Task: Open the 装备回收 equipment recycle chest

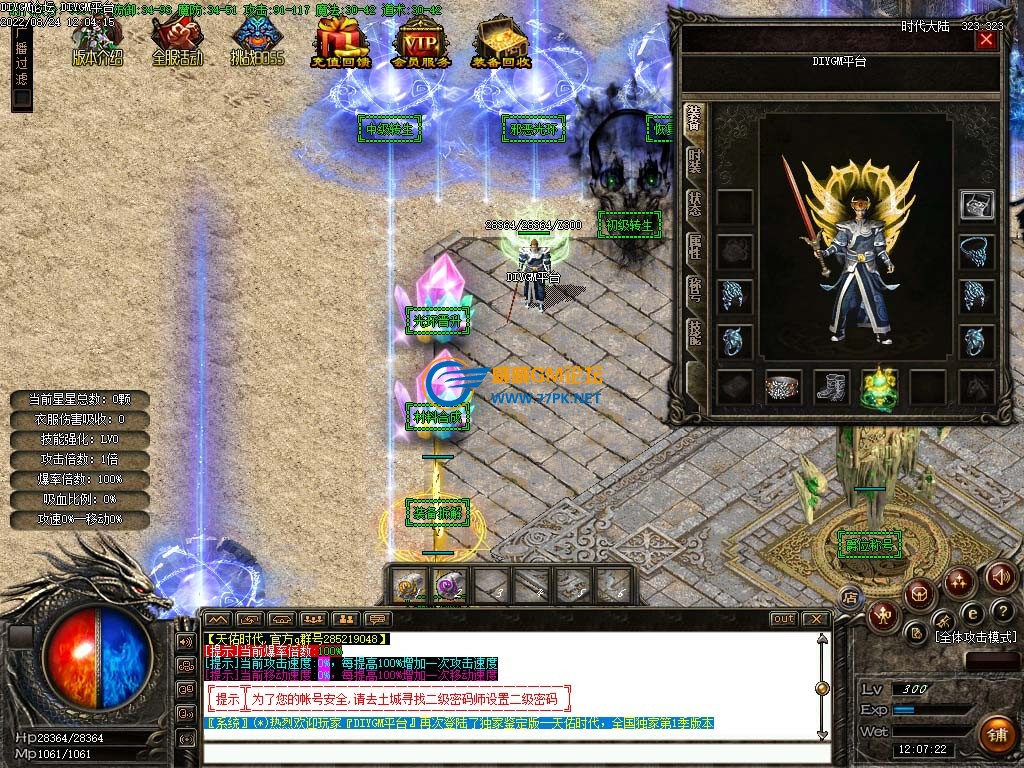Action: click(501, 42)
